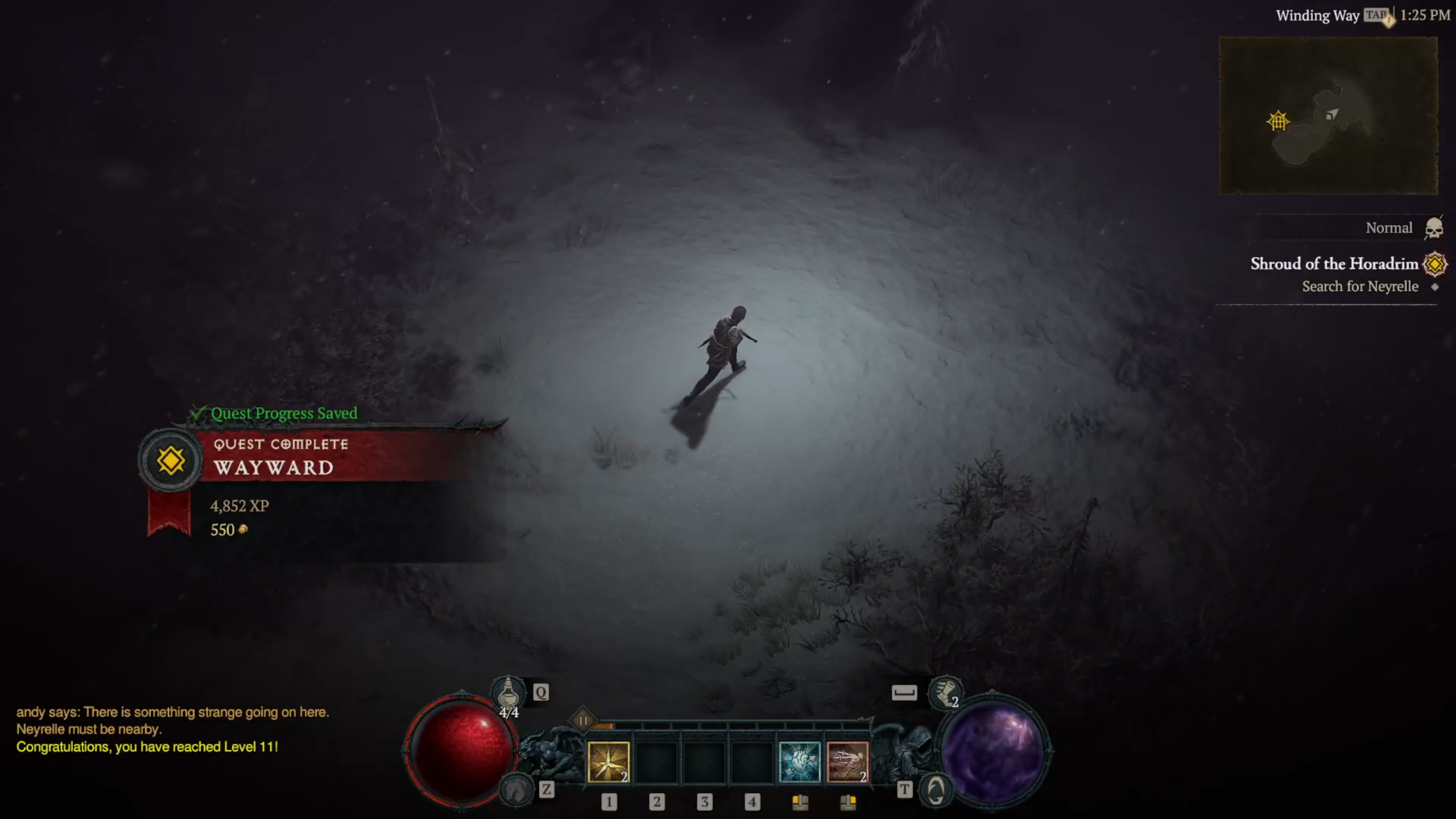Open Shroud of the Horadrim quest tracker

pyautogui.click(x=1334, y=264)
